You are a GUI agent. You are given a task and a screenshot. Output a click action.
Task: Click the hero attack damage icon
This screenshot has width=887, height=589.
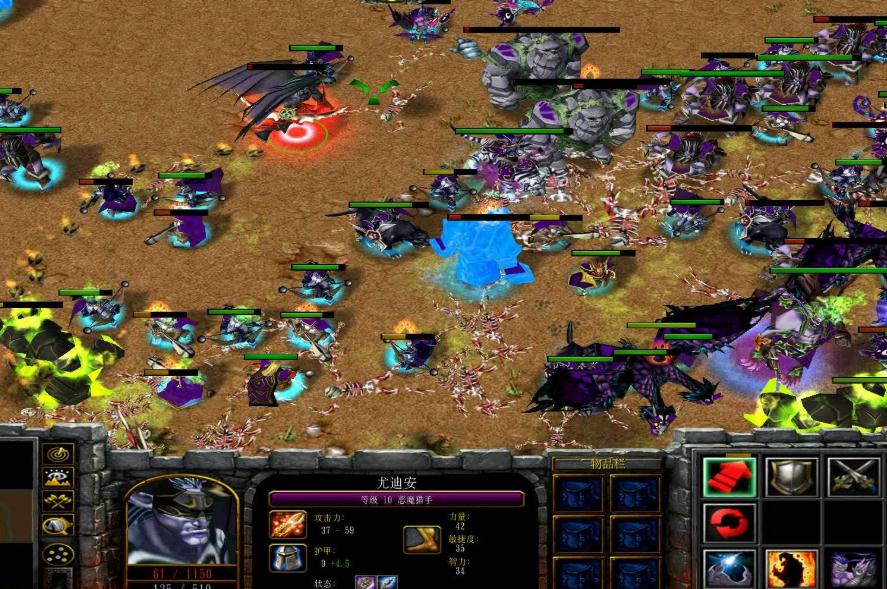[x=287, y=523]
